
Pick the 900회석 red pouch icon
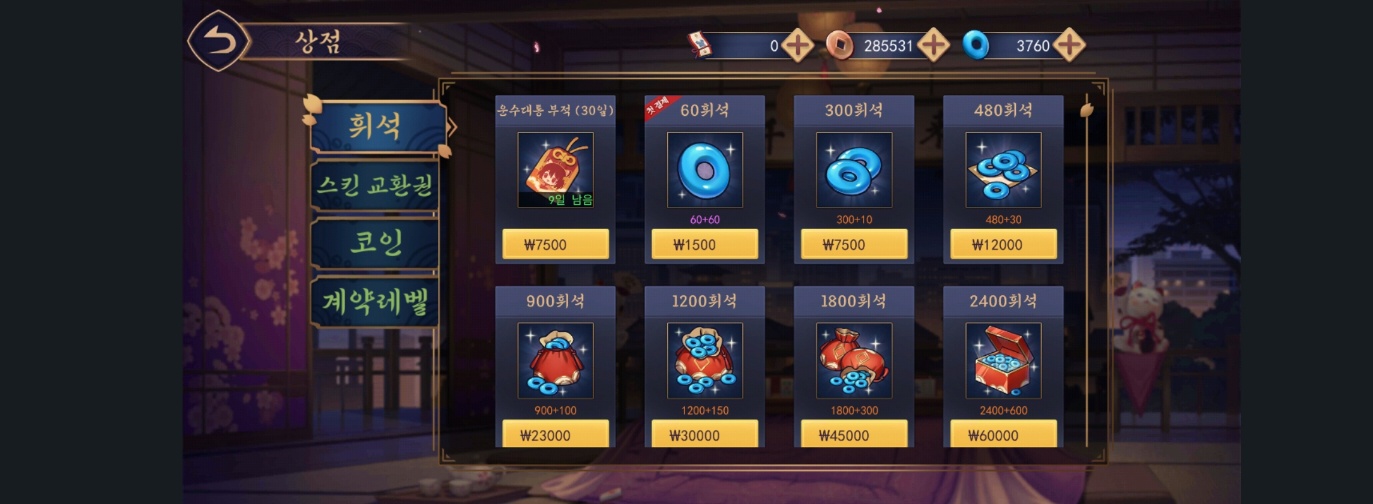[555, 360]
